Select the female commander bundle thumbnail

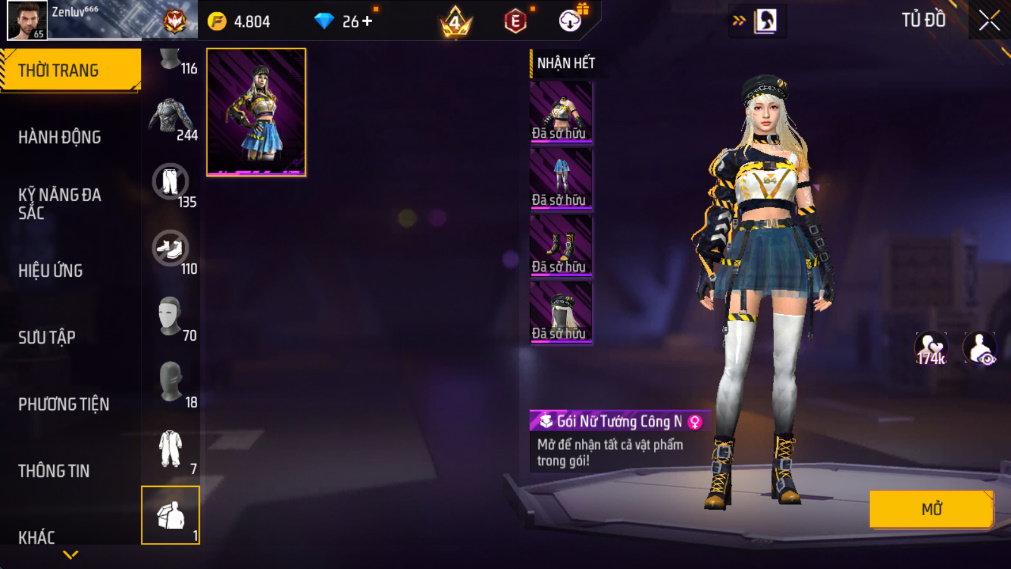click(256, 112)
